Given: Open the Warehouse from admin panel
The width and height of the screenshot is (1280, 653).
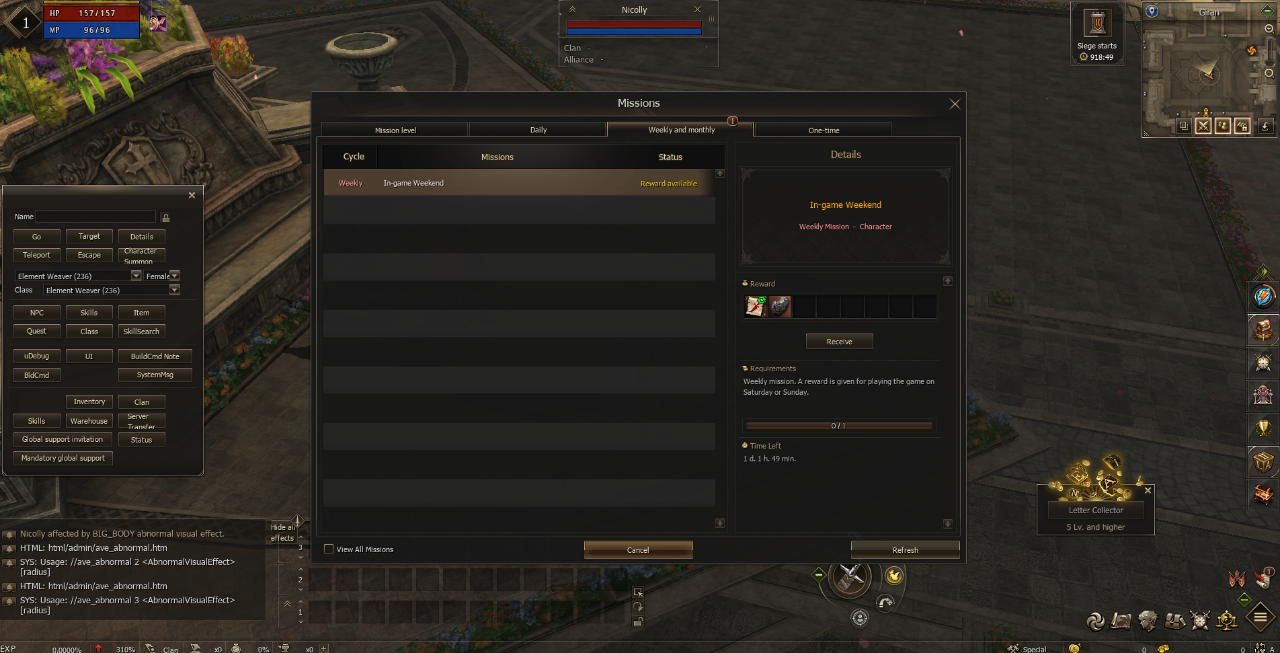Looking at the screenshot, I should (89, 421).
